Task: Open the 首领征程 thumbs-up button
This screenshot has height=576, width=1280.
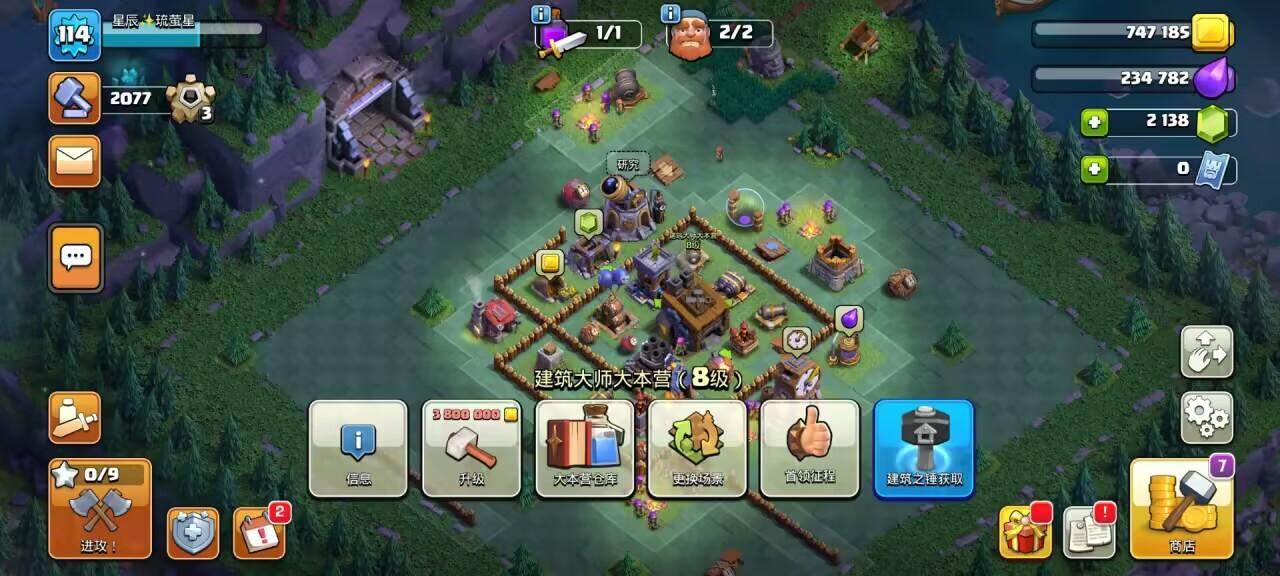Action: point(810,449)
